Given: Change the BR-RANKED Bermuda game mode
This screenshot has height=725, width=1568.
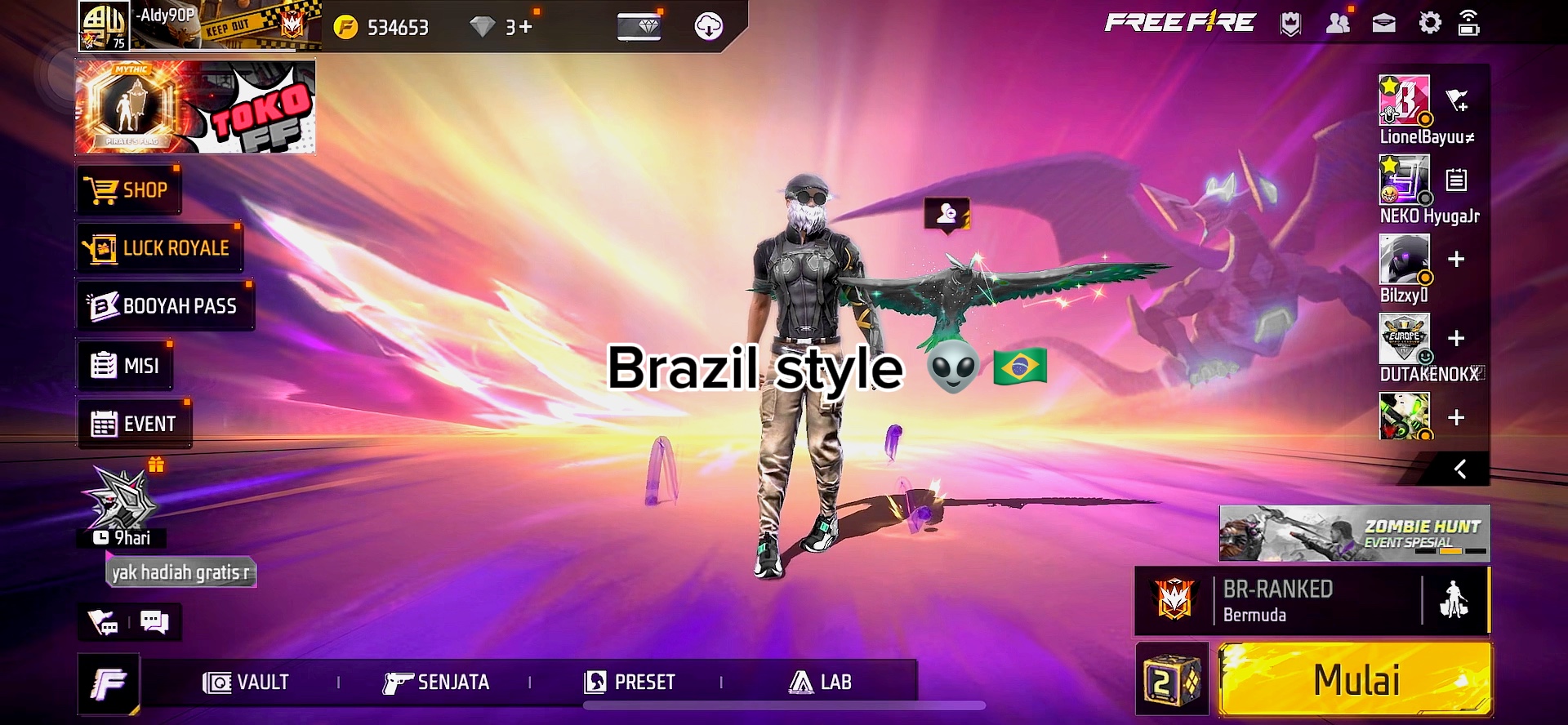Looking at the screenshot, I should (x=1278, y=601).
